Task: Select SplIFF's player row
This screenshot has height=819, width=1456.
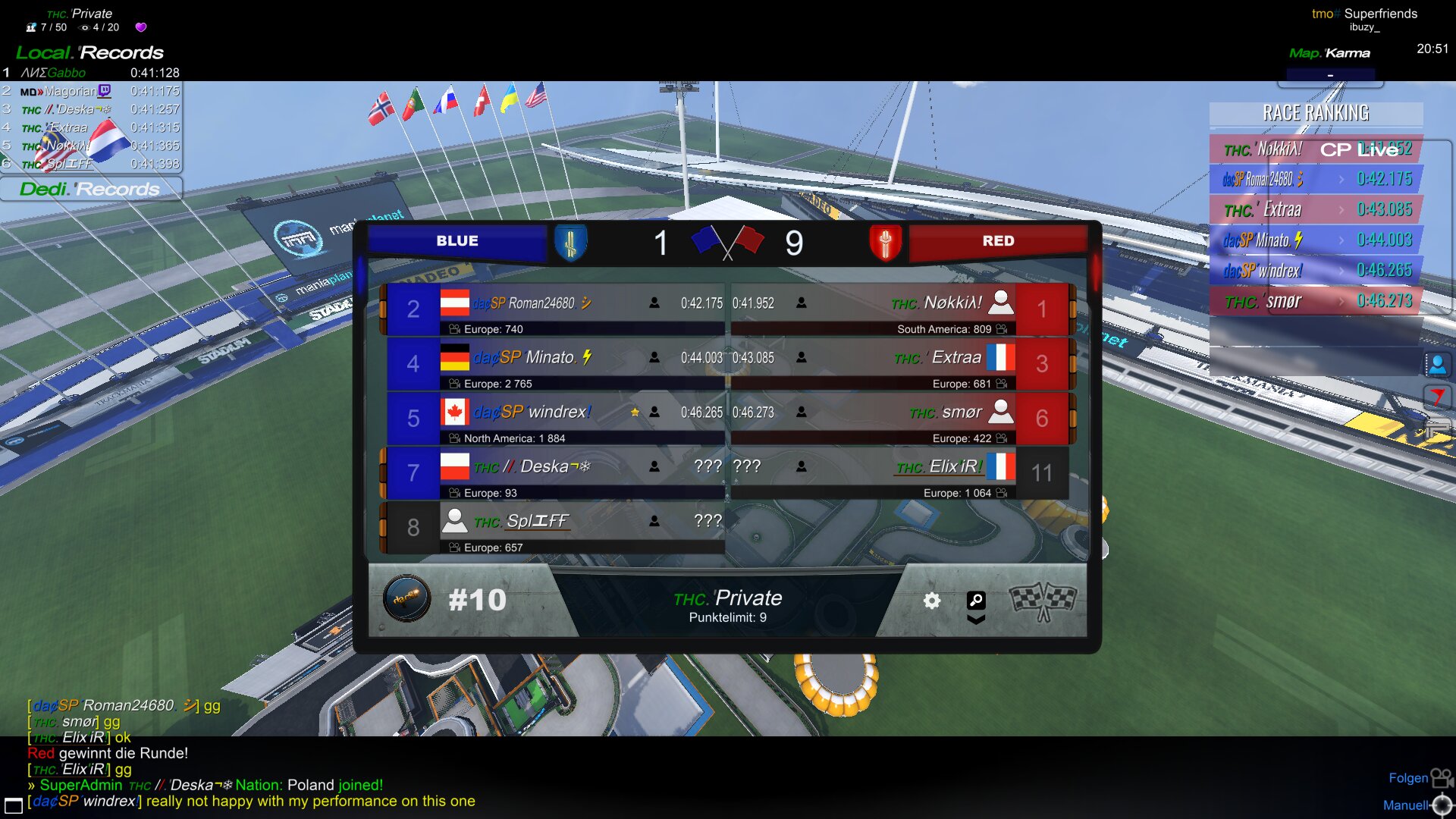Action: click(555, 528)
